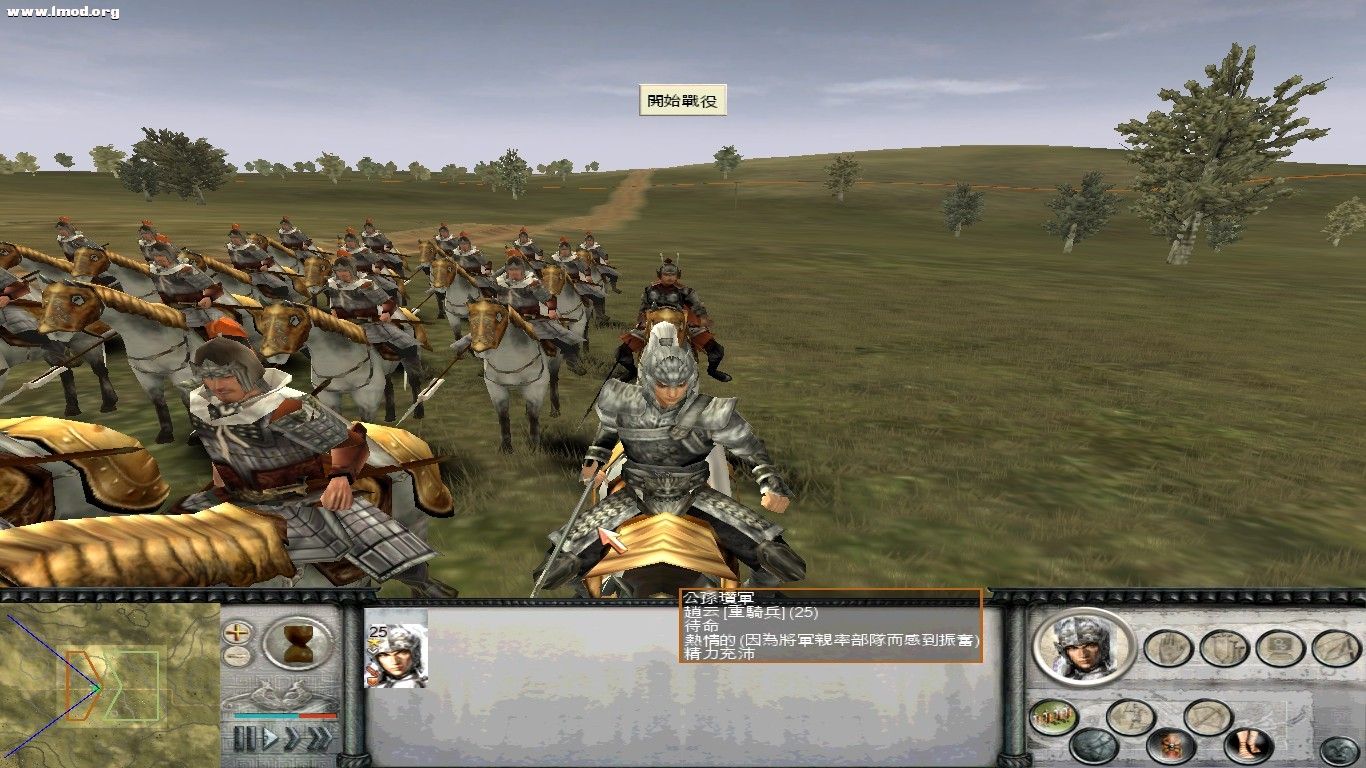1366x768 pixels.
Task: Pause the battle with the pause control
Action: click(243, 737)
